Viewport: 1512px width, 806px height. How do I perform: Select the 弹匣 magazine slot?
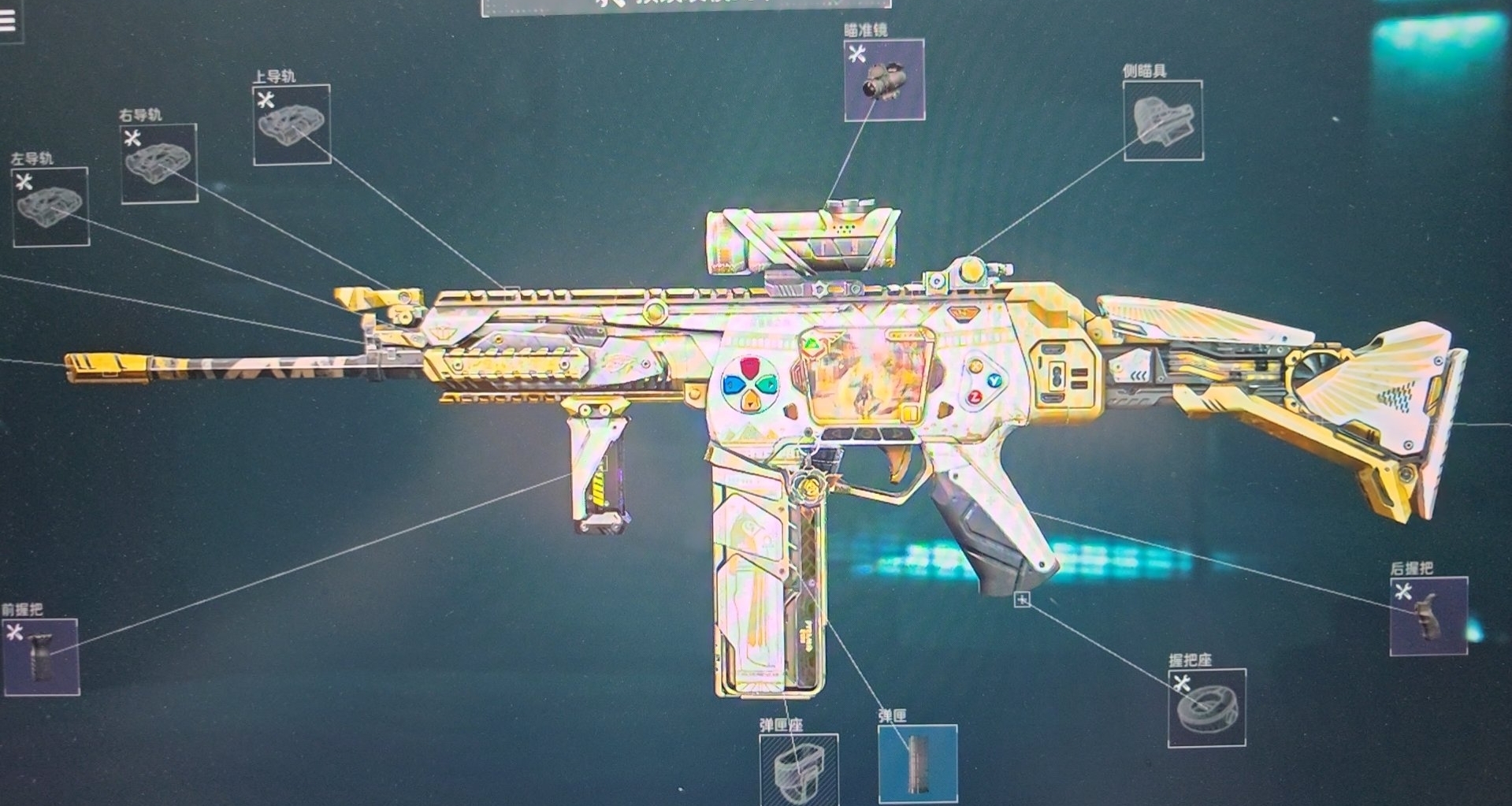(918, 763)
